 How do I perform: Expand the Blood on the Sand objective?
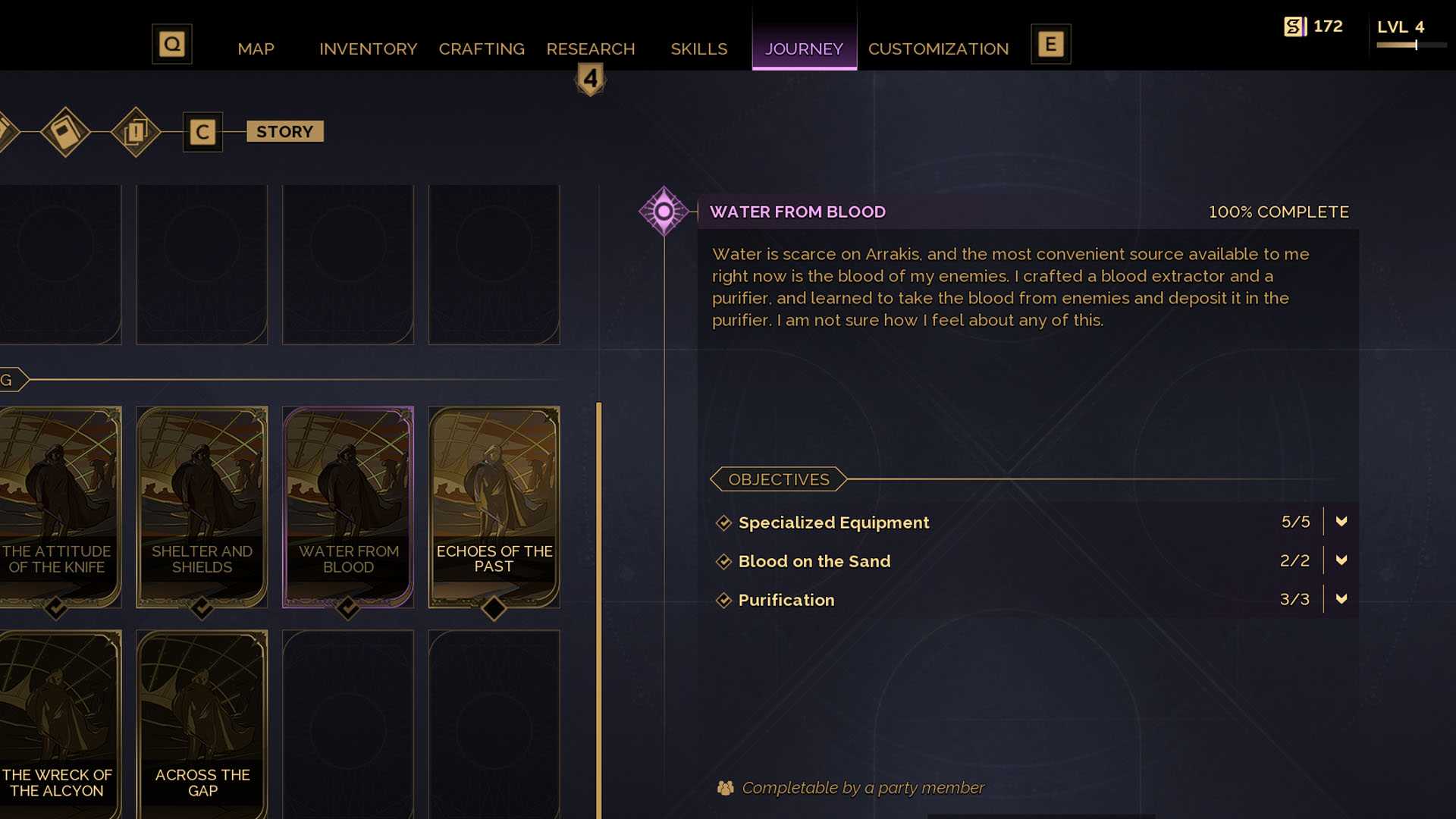tap(1341, 560)
